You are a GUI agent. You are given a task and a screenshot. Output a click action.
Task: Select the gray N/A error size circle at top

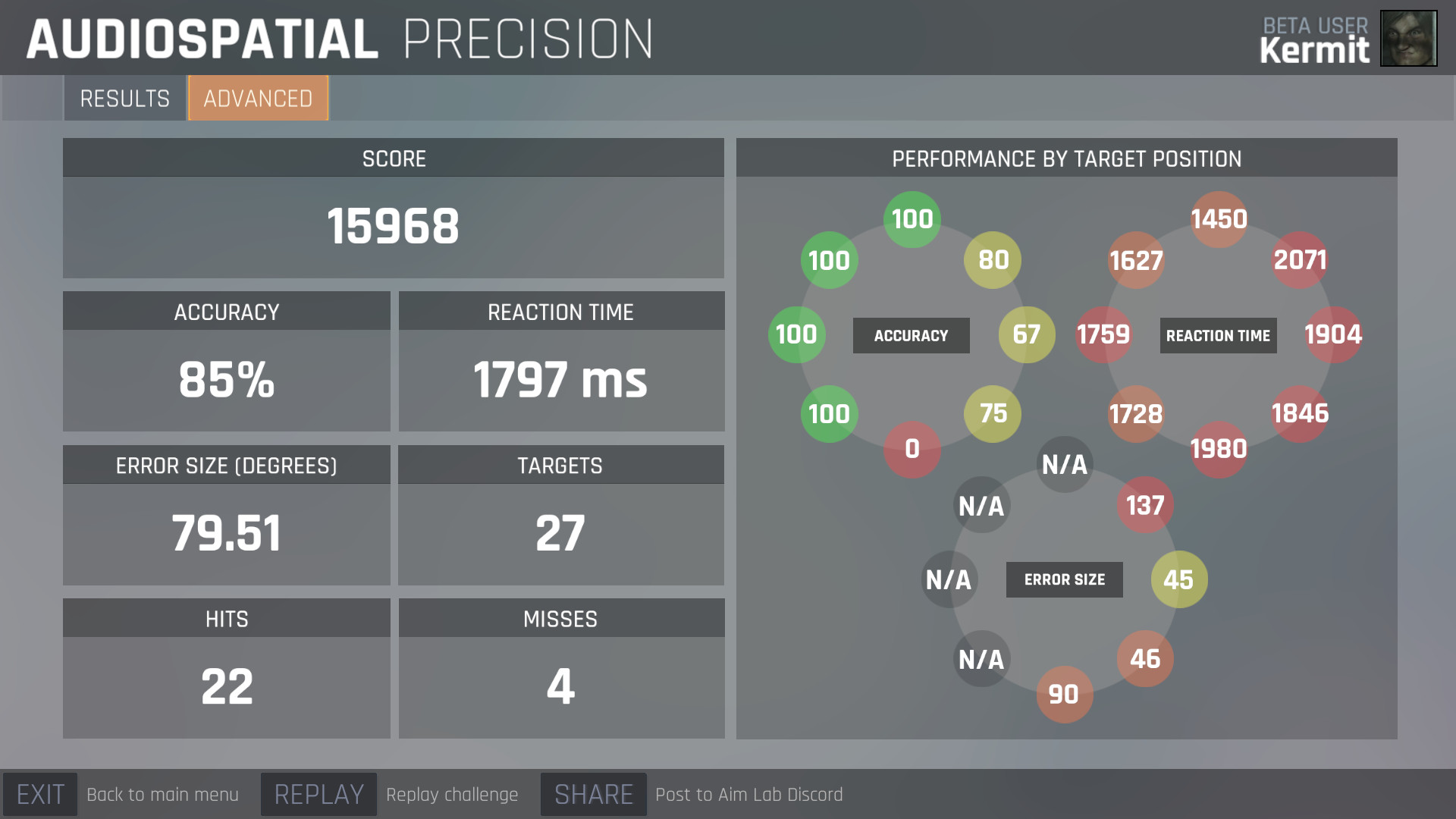(1065, 466)
